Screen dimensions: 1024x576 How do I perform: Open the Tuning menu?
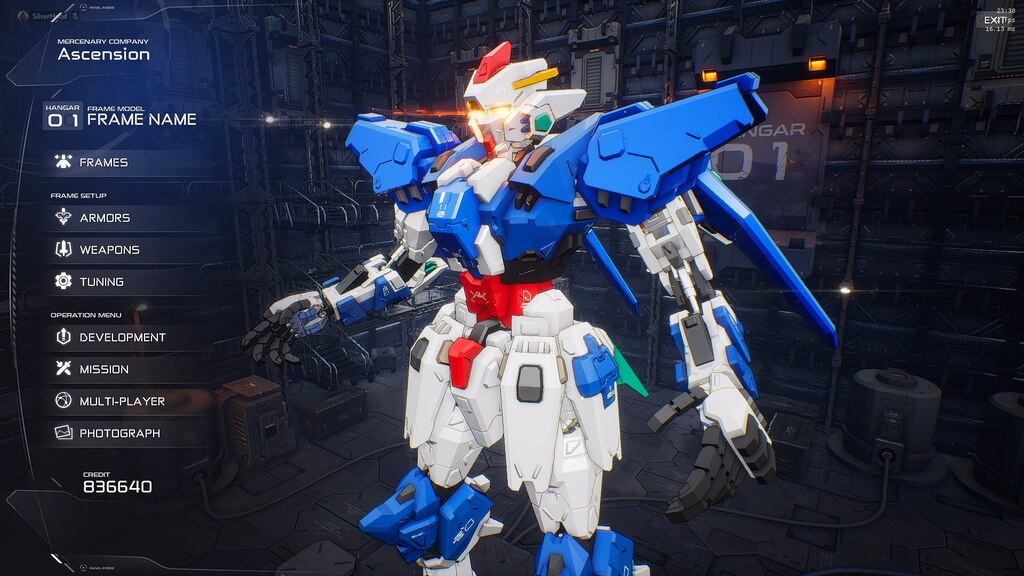(x=101, y=282)
